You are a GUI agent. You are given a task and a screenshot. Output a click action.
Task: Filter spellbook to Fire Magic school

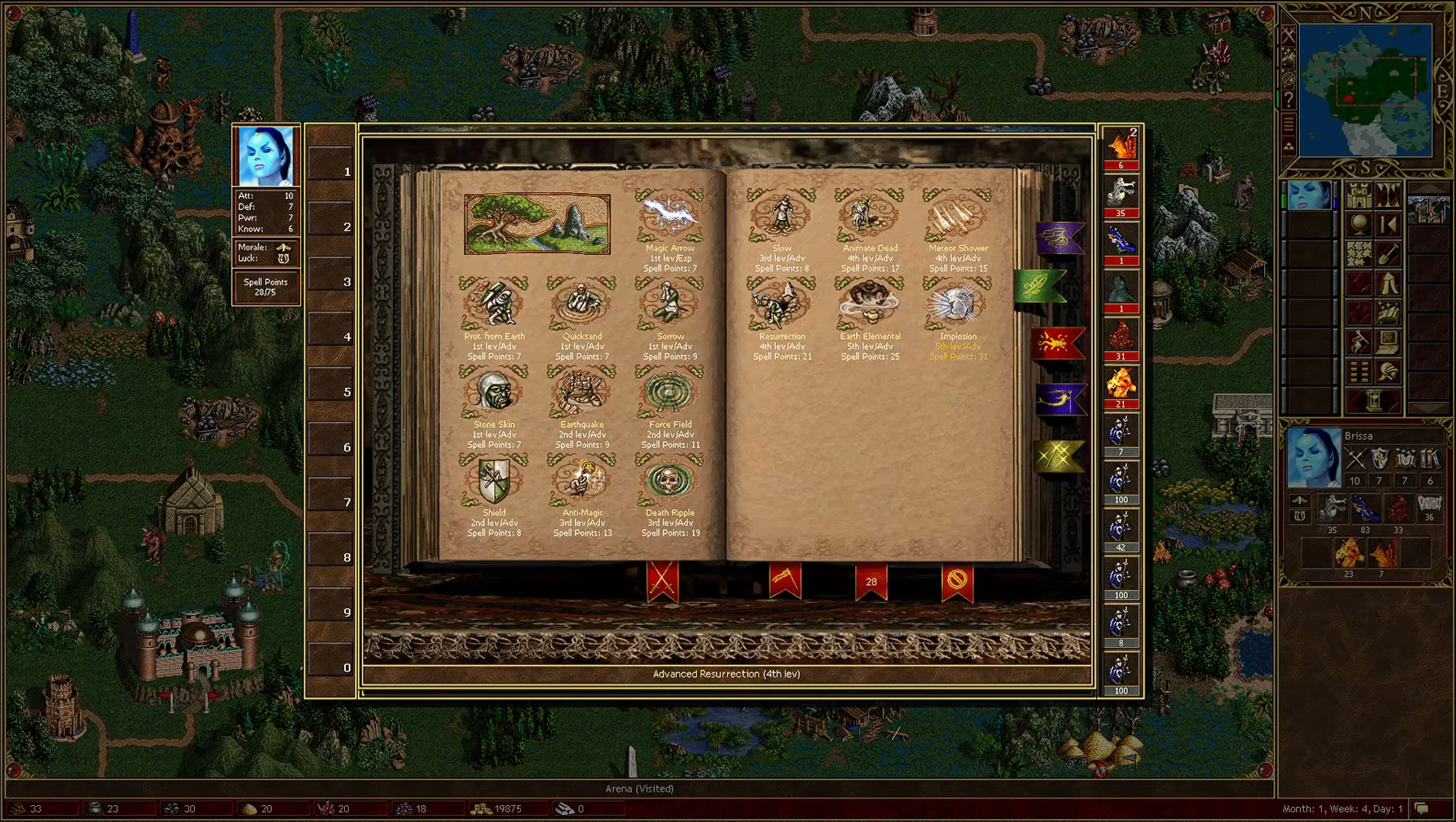coord(1058,342)
